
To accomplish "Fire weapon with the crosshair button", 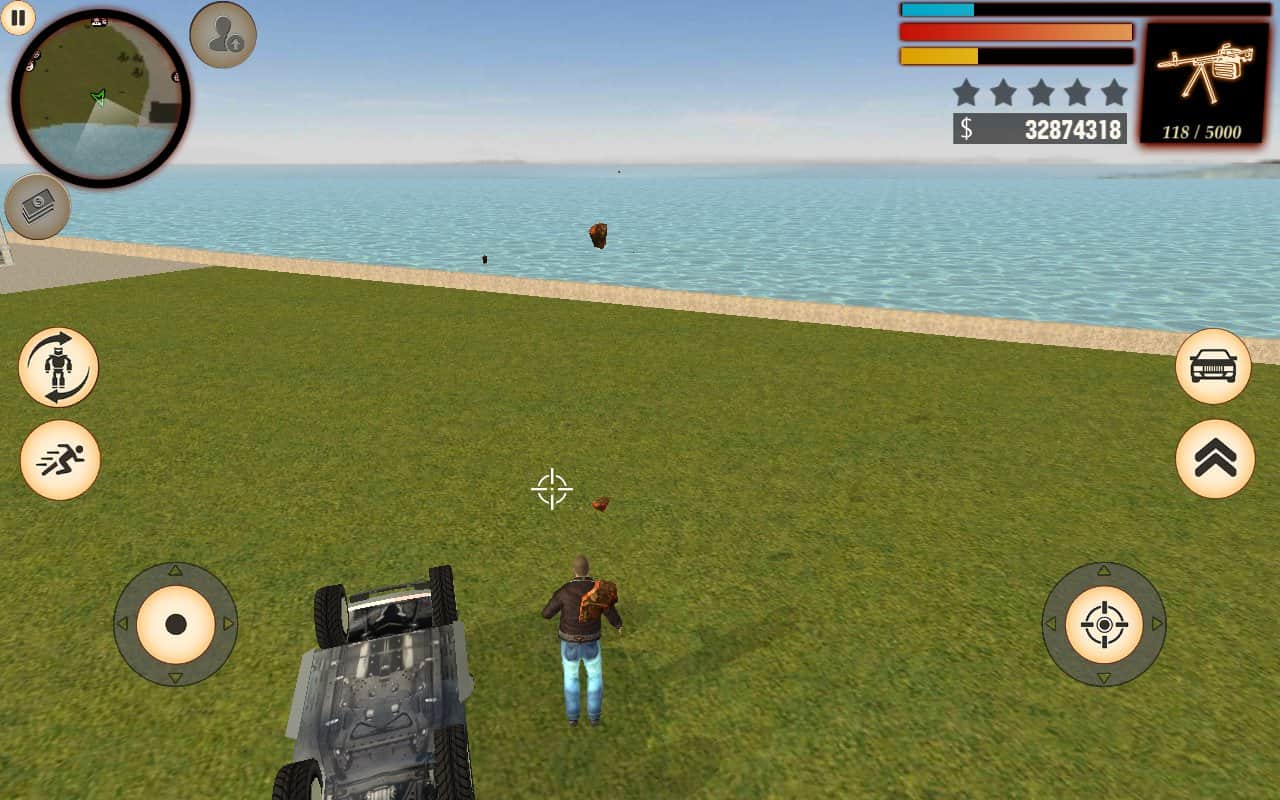I will coord(1104,624).
